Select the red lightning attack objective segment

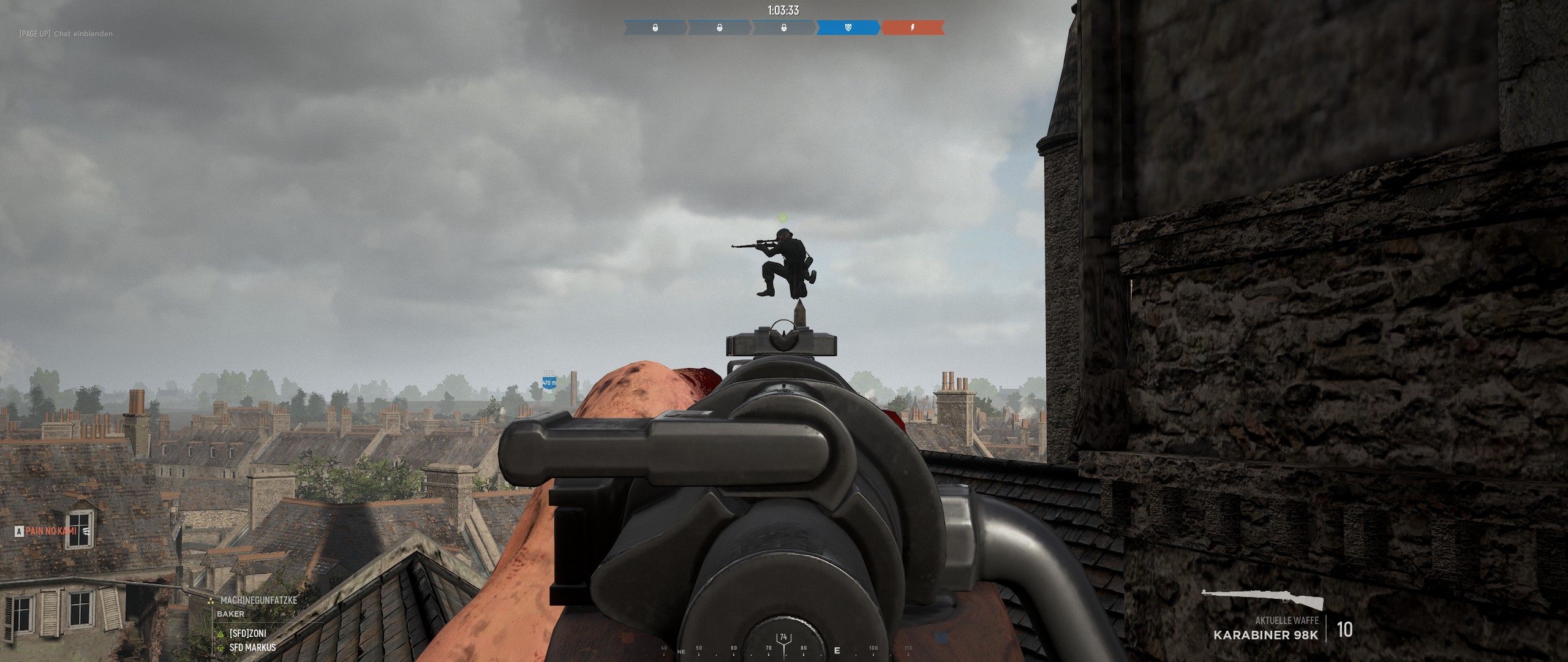click(x=912, y=28)
